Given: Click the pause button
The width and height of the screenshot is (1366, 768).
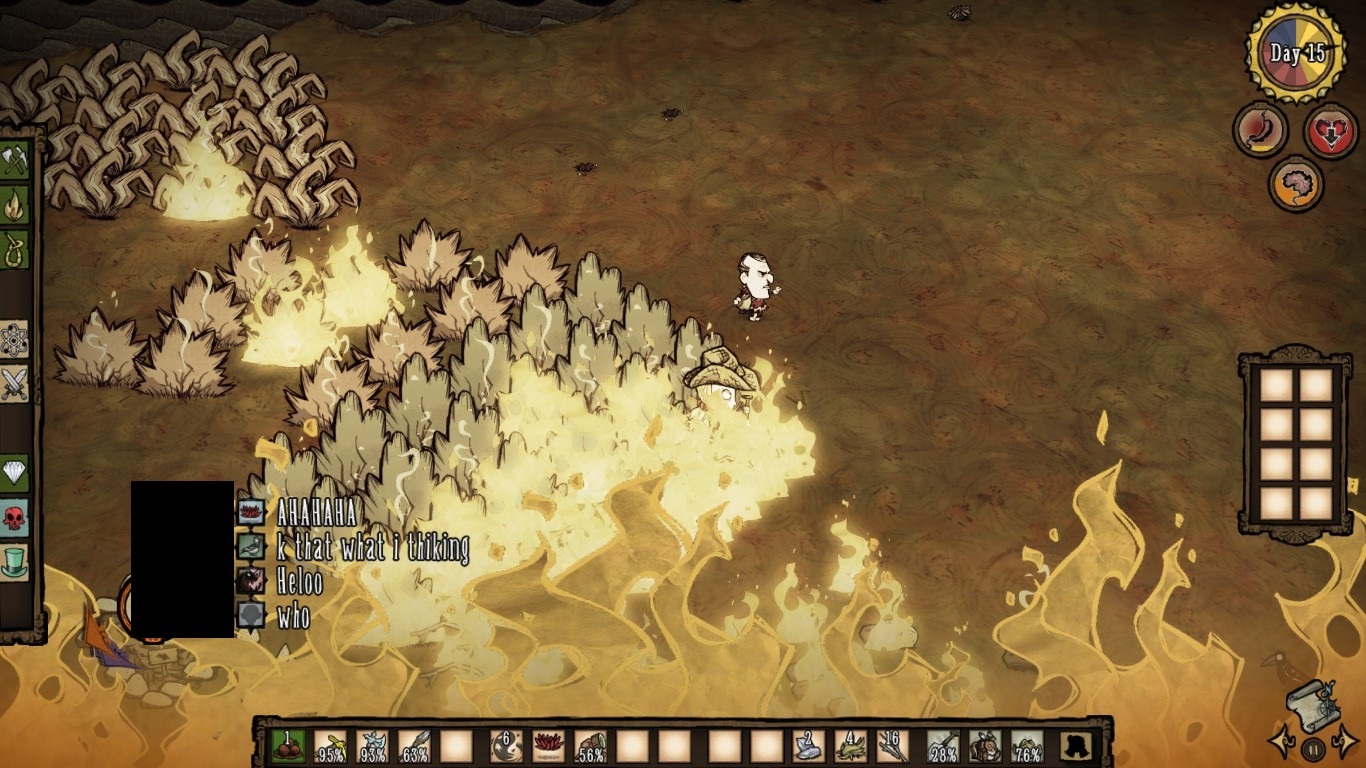Looking at the screenshot, I should pyautogui.click(x=1313, y=748).
